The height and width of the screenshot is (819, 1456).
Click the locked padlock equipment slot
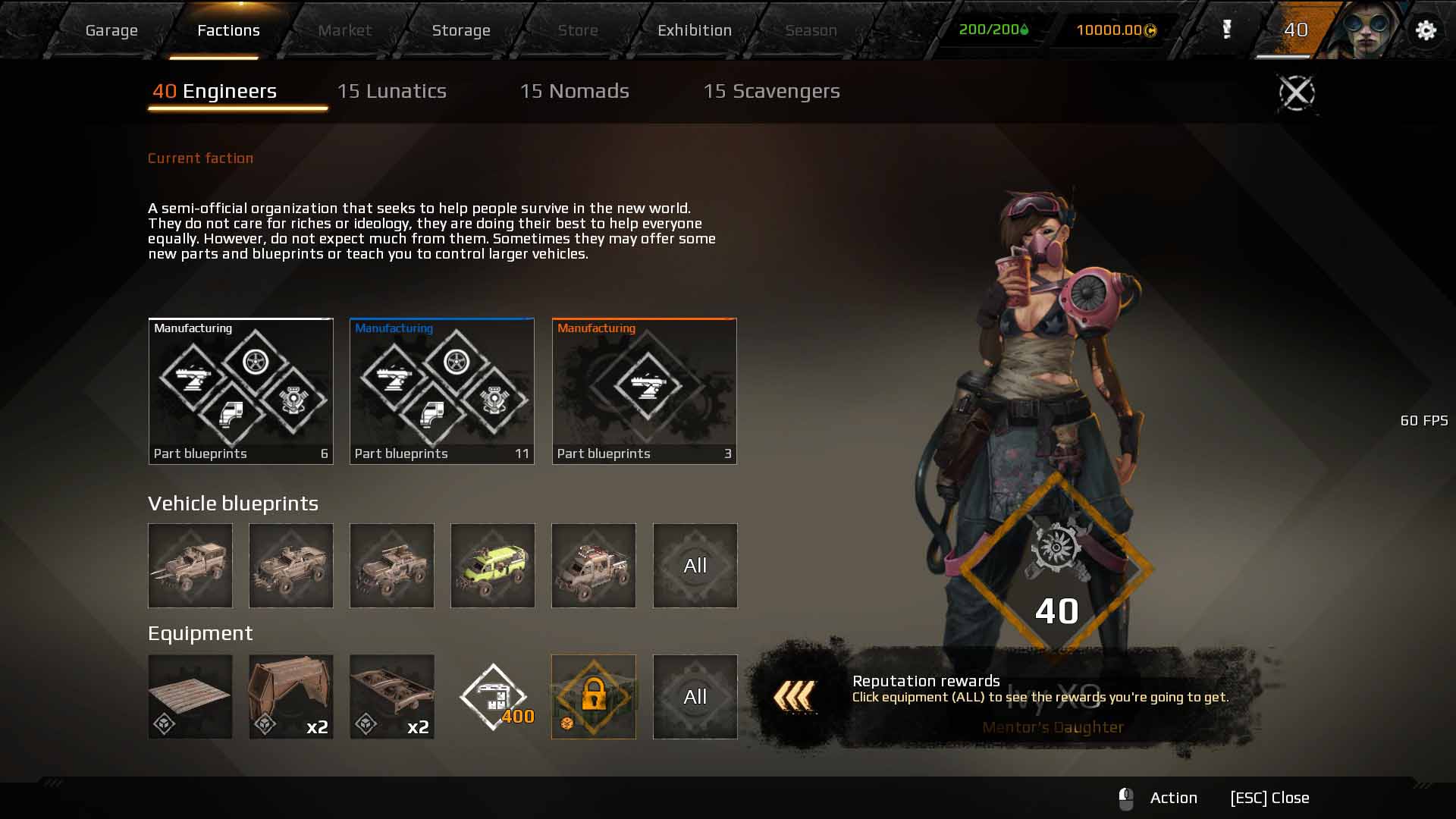coord(593,697)
